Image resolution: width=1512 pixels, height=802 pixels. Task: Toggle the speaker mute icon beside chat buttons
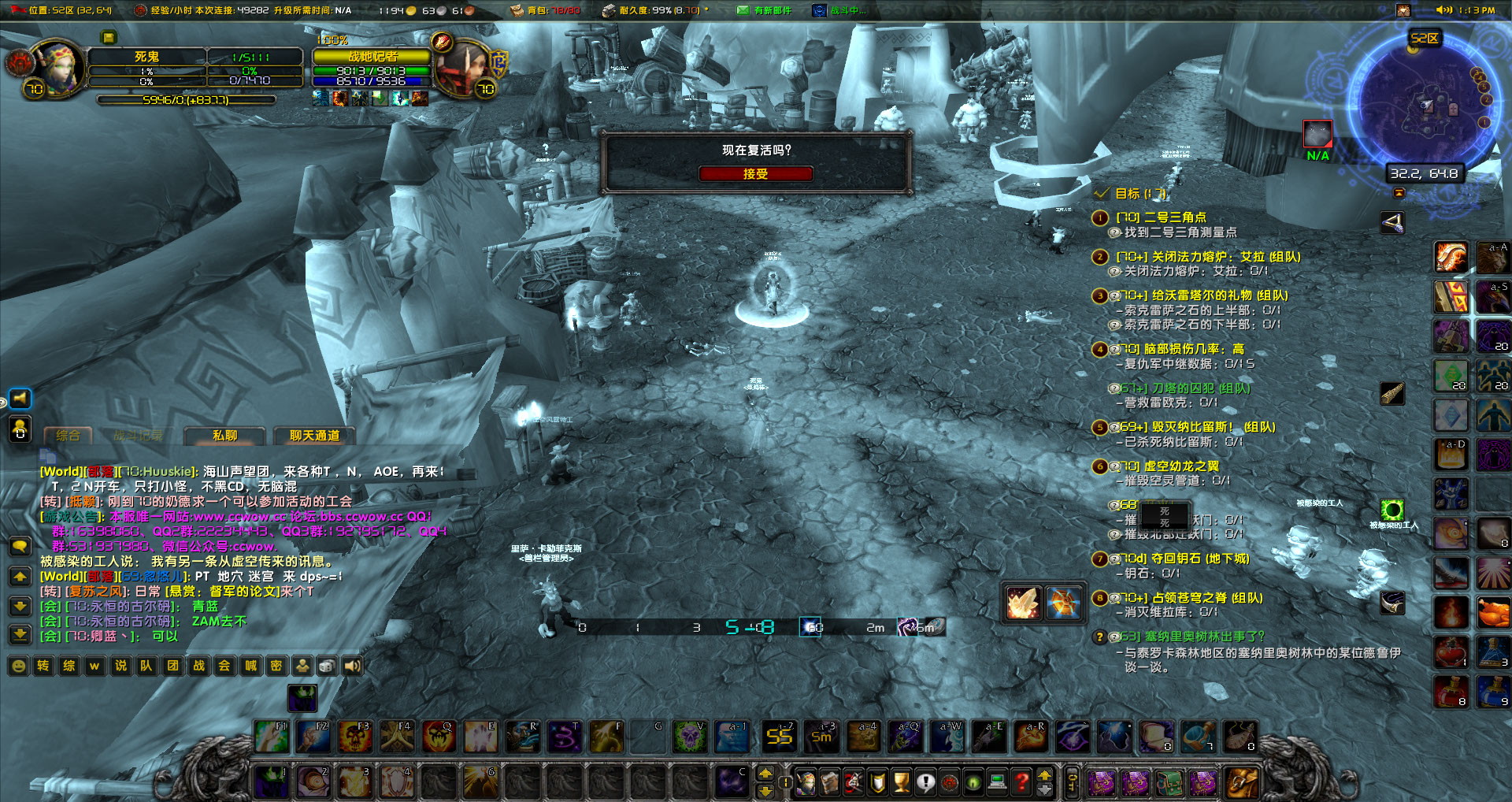coord(350,666)
